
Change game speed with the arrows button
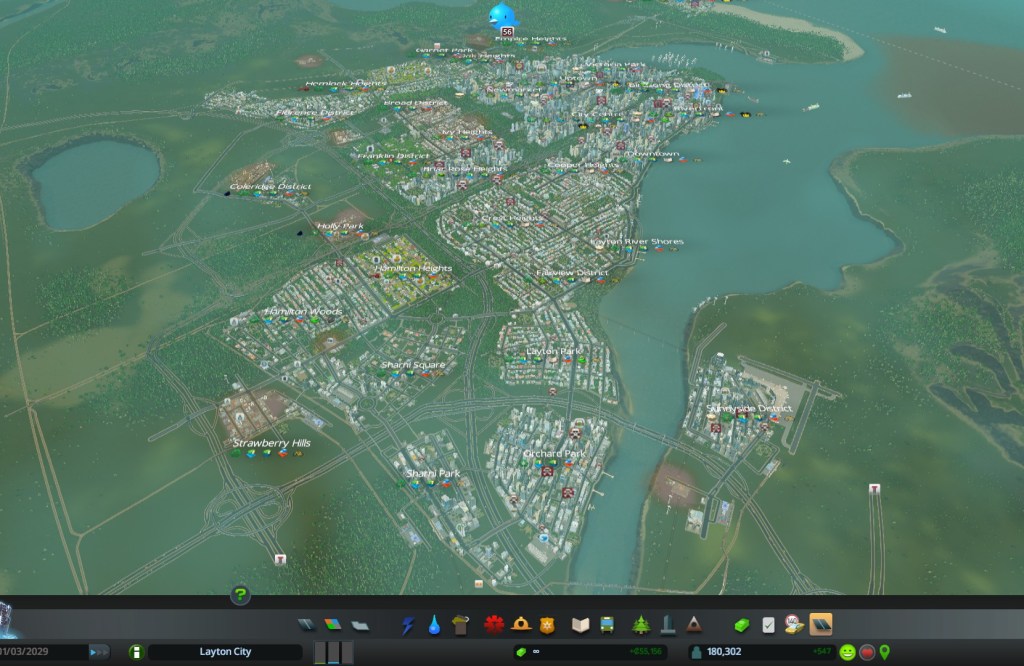coord(99,652)
